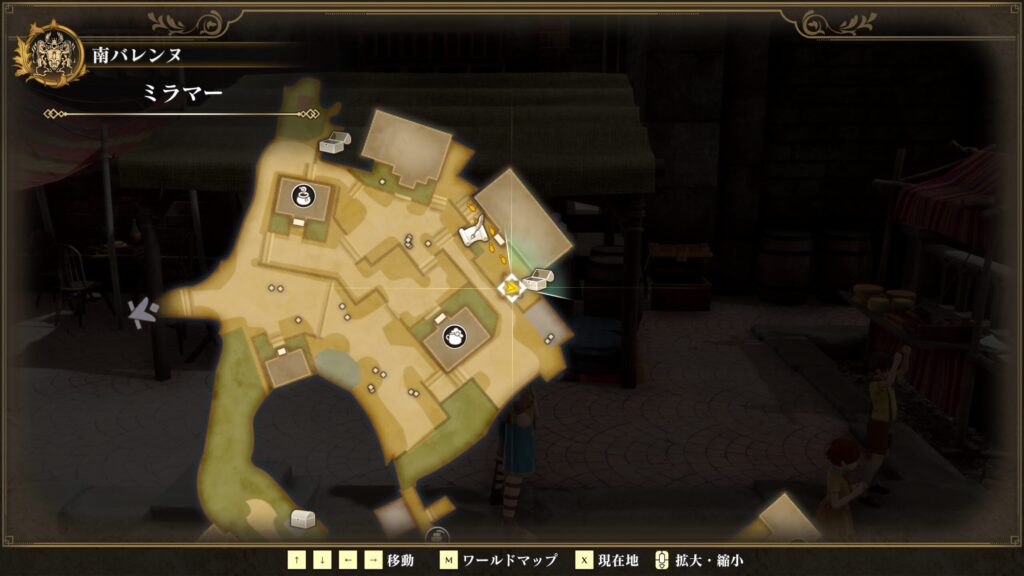The width and height of the screenshot is (1024, 576).
Task: Select the opened chest above the pot shop
Action: click(x=334, y=142)
